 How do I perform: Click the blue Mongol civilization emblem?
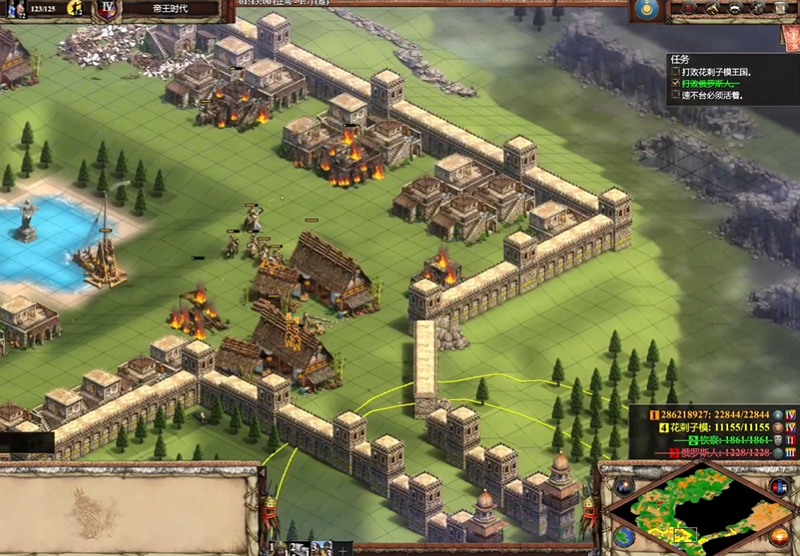tap(648, 10)
